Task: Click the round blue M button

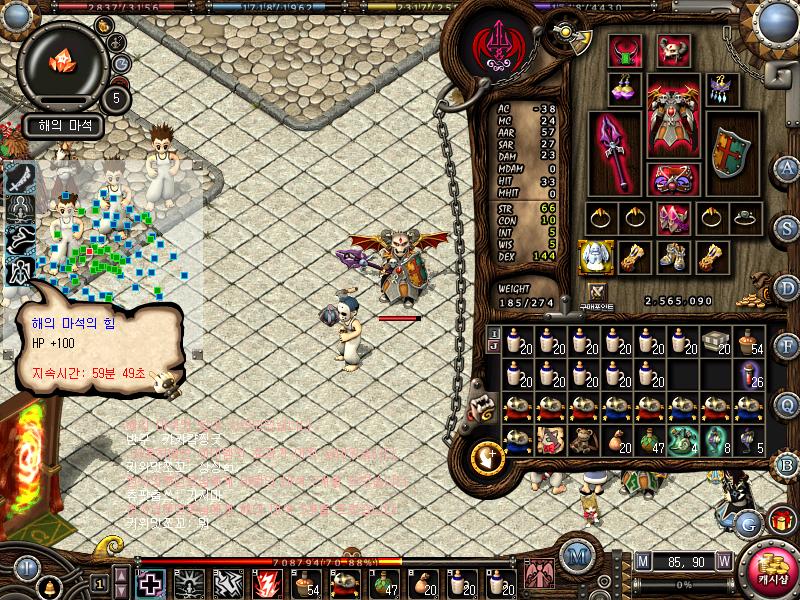Action: (576, 556)
